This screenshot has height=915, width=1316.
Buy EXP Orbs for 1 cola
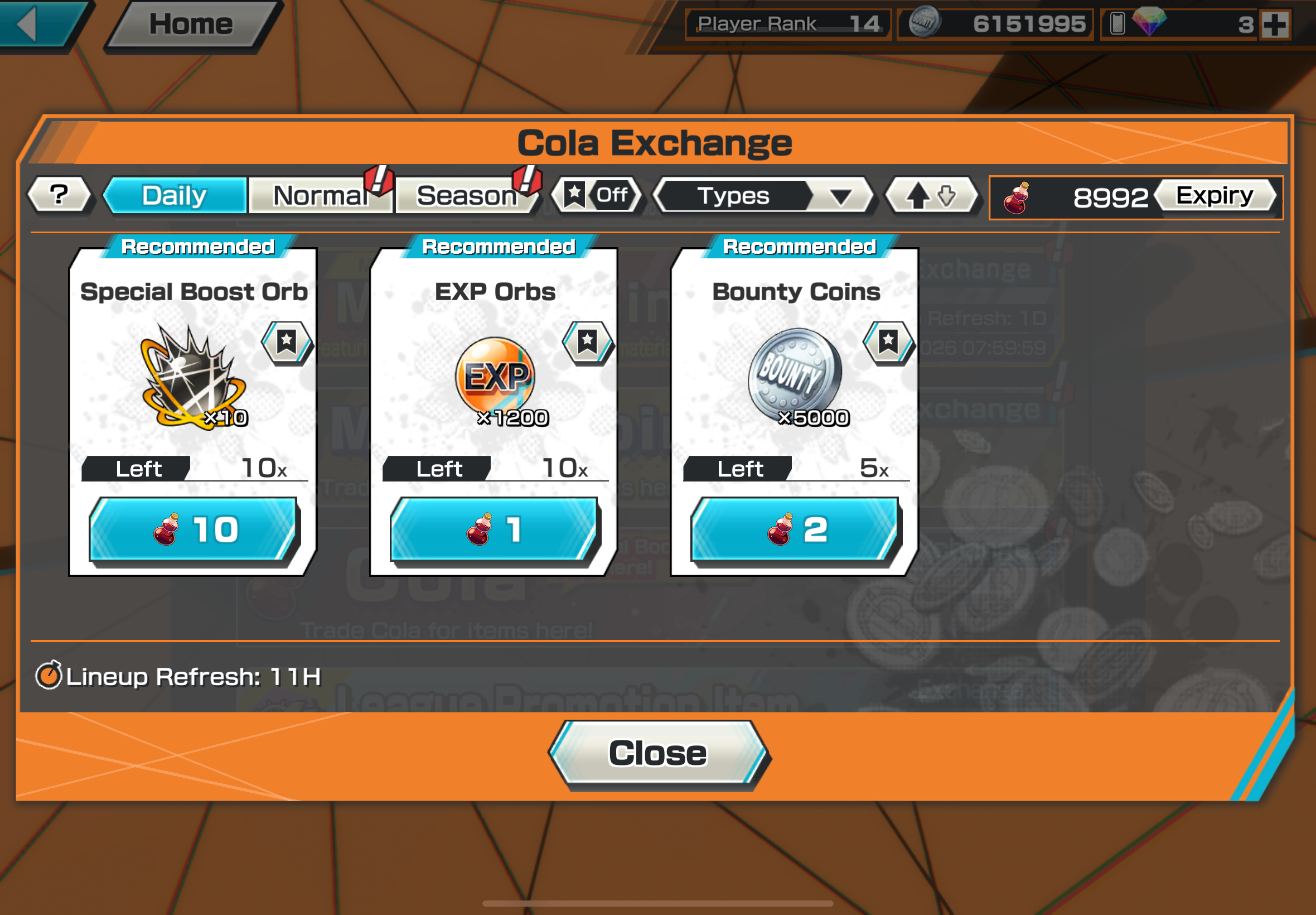point(494,529)
